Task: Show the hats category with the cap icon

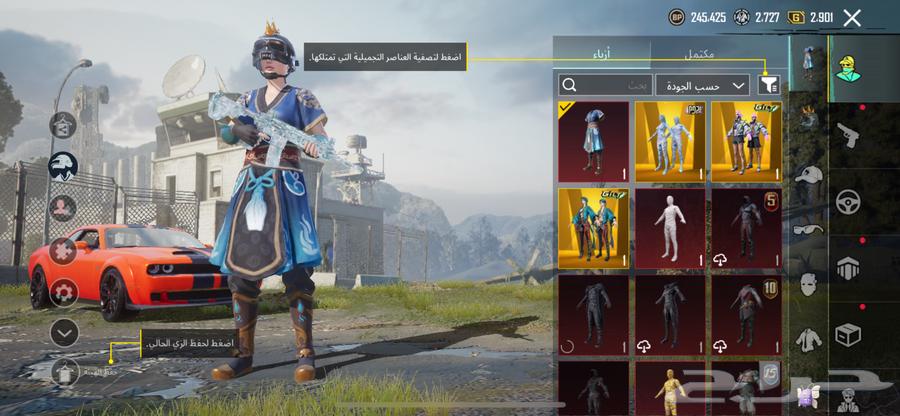Action: [808, 174]
